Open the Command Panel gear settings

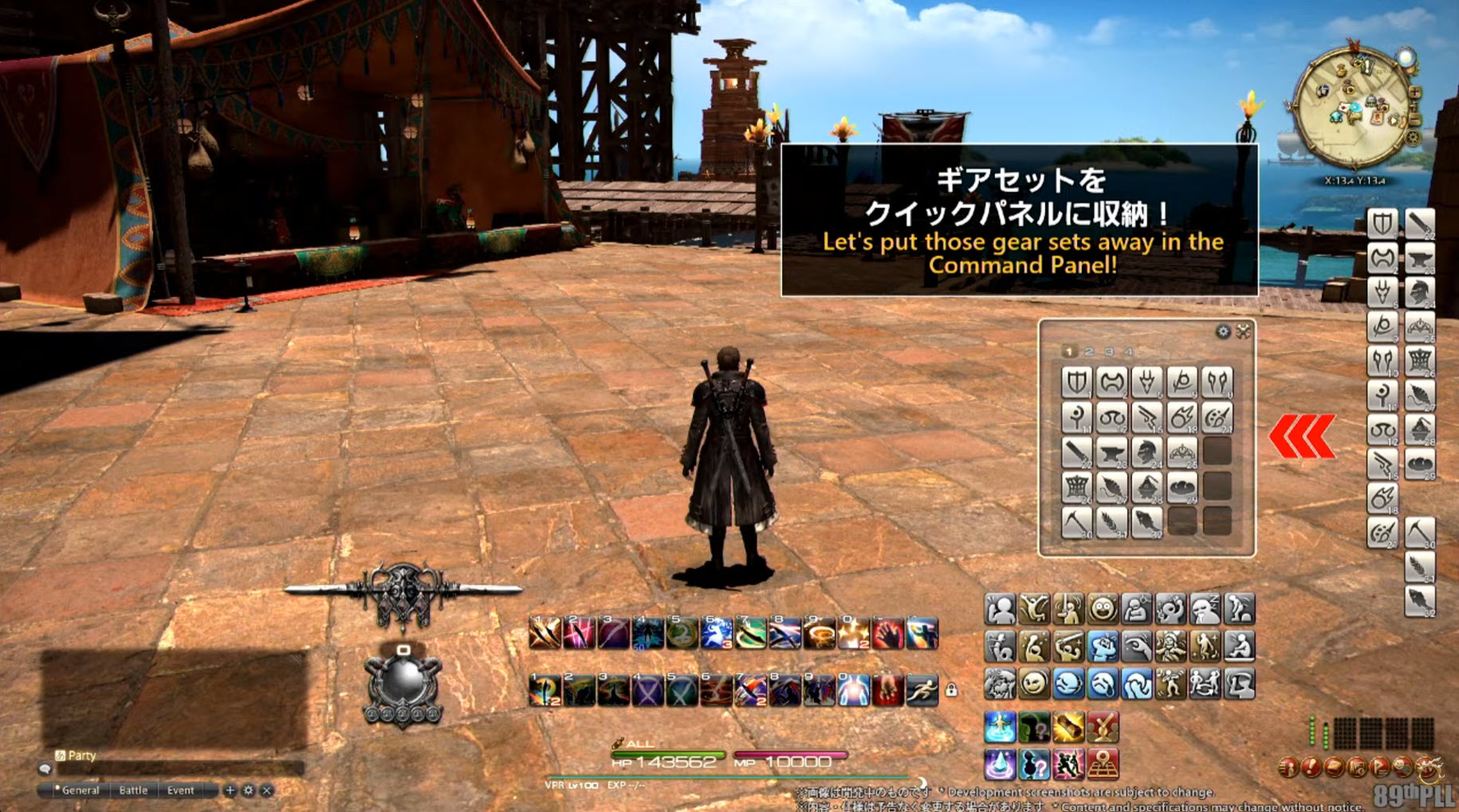(x=1223, y=331)
